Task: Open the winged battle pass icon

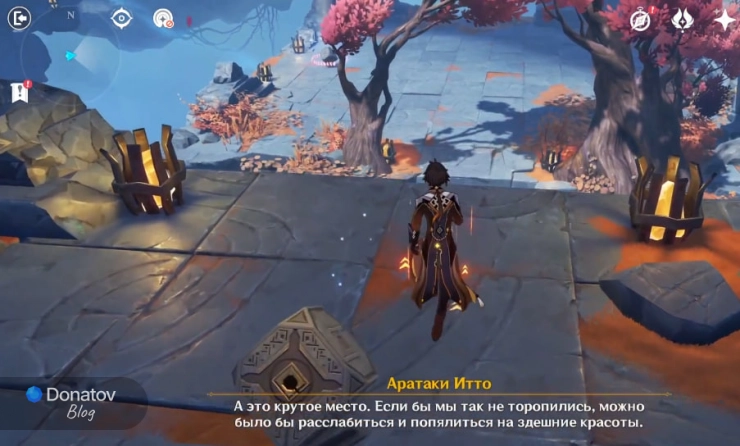Action: [683, 19]
